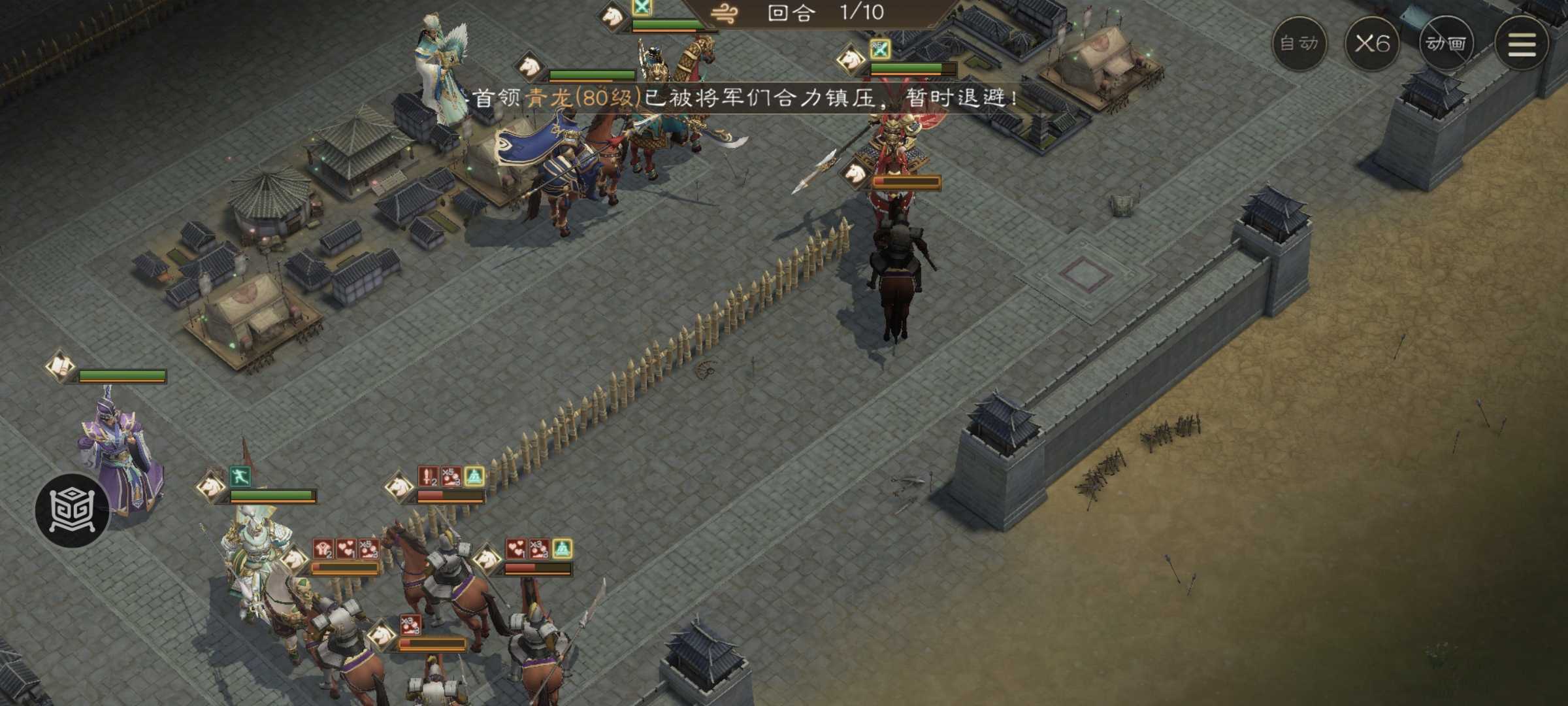Screen dimensions: 1568x706
Task: Open the hamburger menu
Action: pyautogui.click(x=1521, y=44)
